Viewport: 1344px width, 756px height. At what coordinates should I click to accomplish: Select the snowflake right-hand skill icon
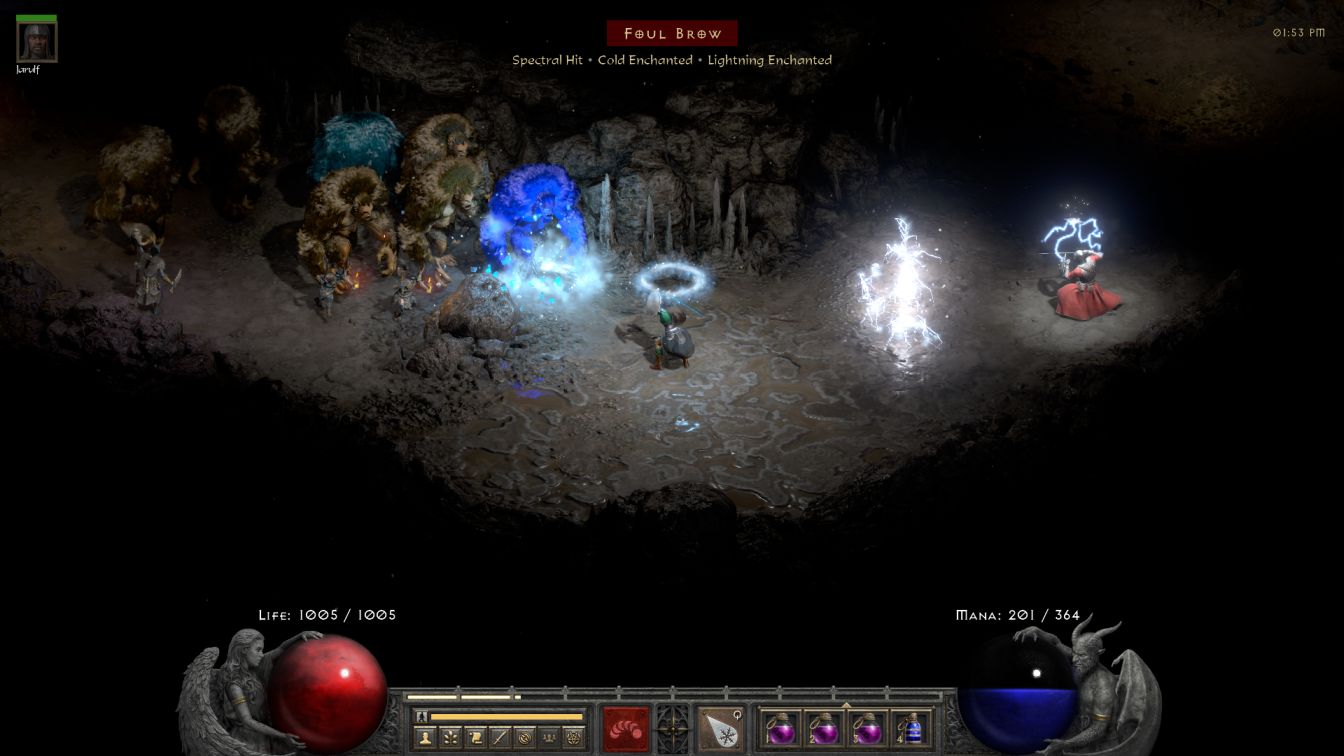(x=720, y=728)
